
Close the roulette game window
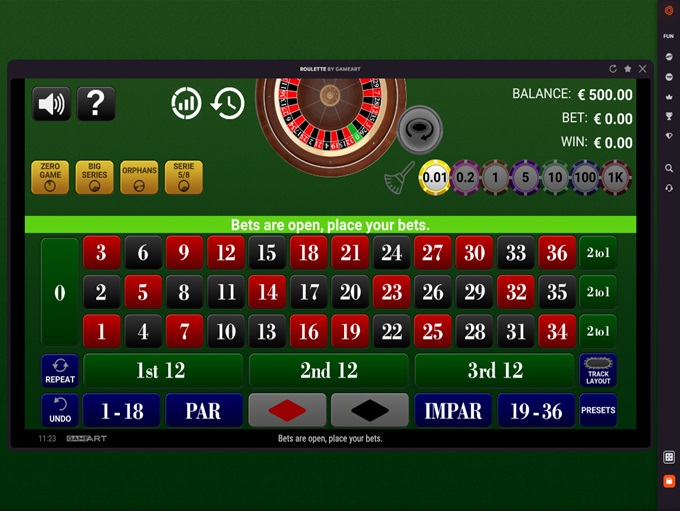[642, 69]
